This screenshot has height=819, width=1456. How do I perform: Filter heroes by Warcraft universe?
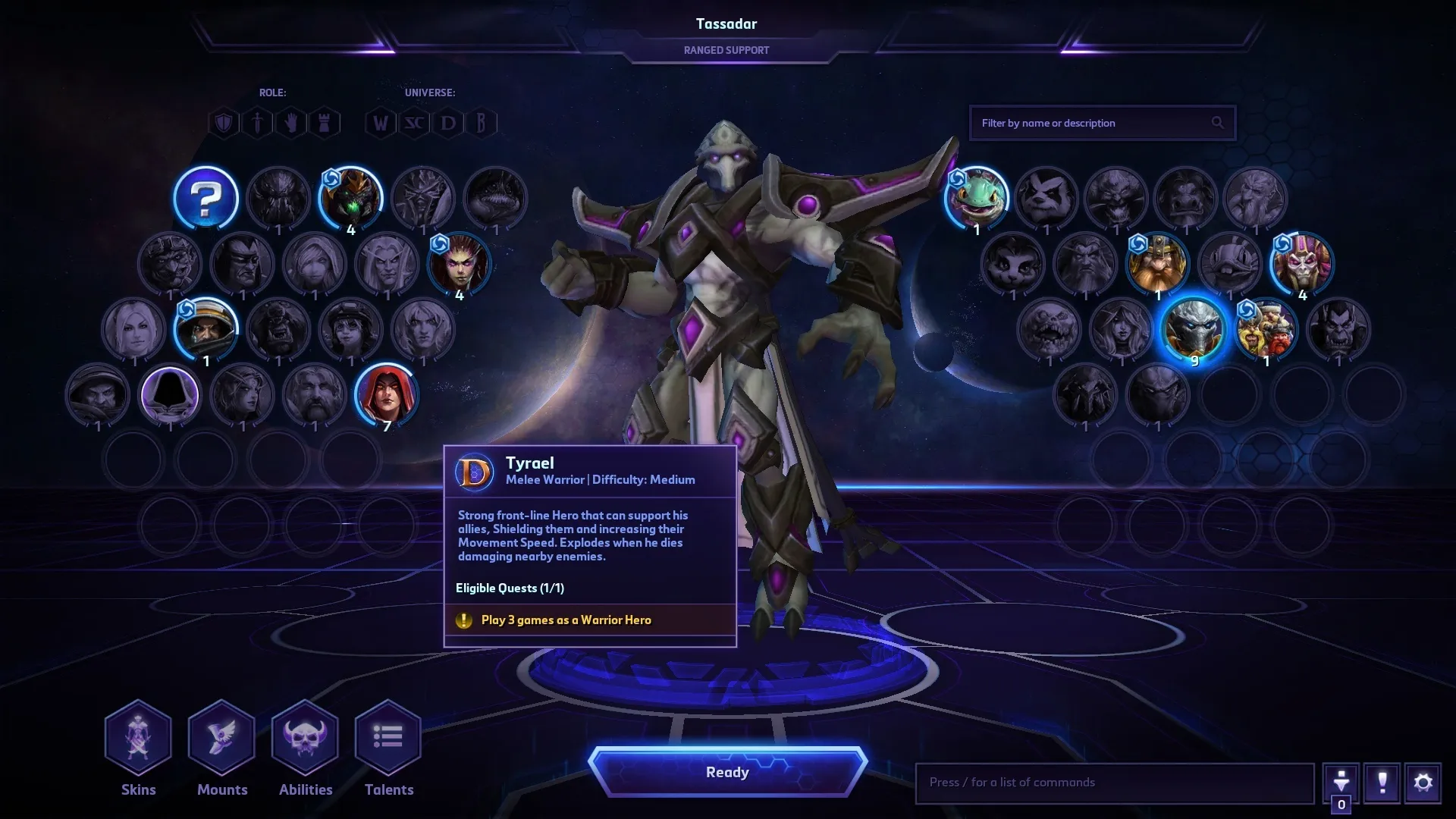click(379, 122)
